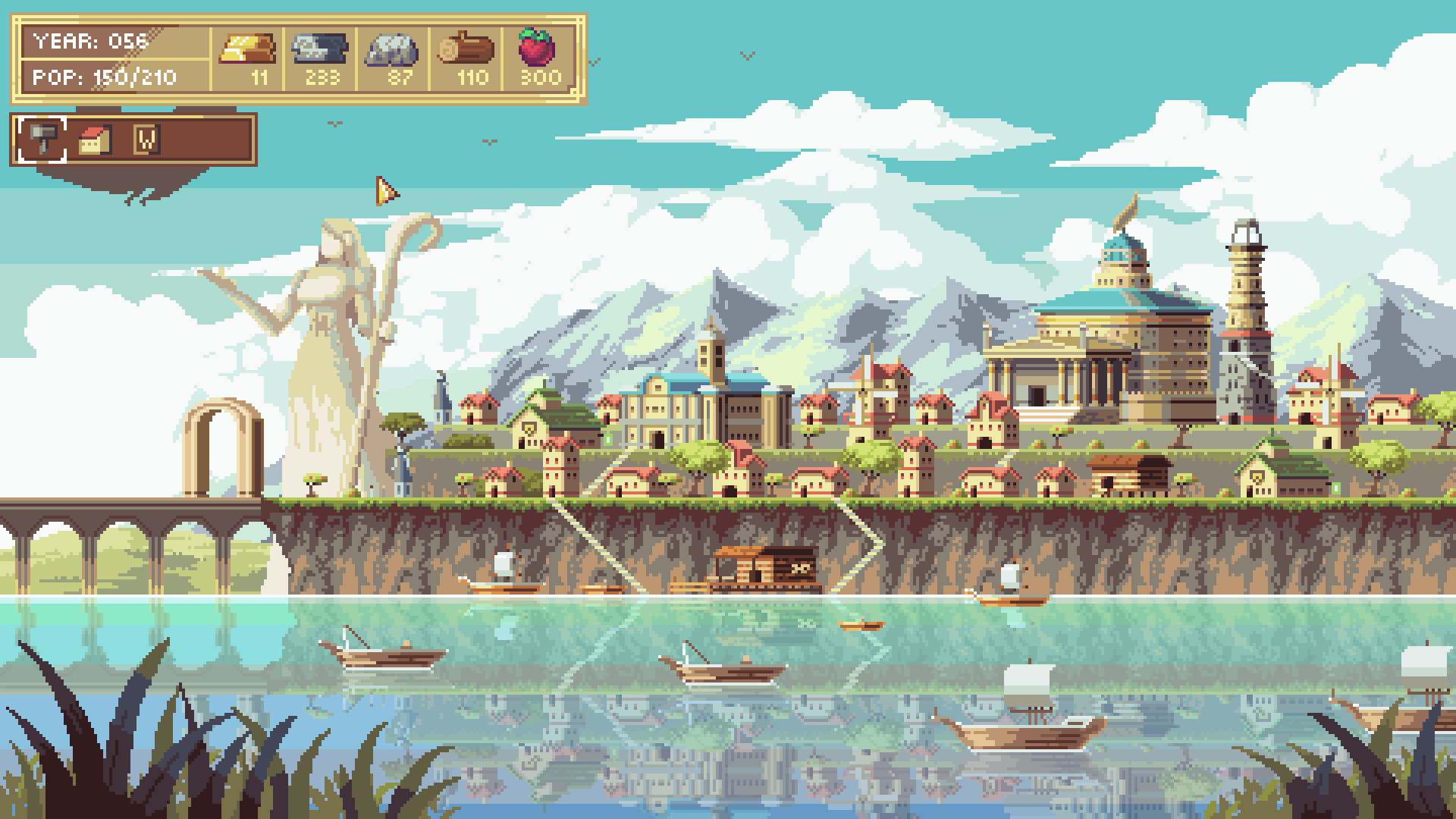Select the W wonders build tool
Image resolution: width=1456 pixels, height=819 pixels.
[x=149, y=141]
